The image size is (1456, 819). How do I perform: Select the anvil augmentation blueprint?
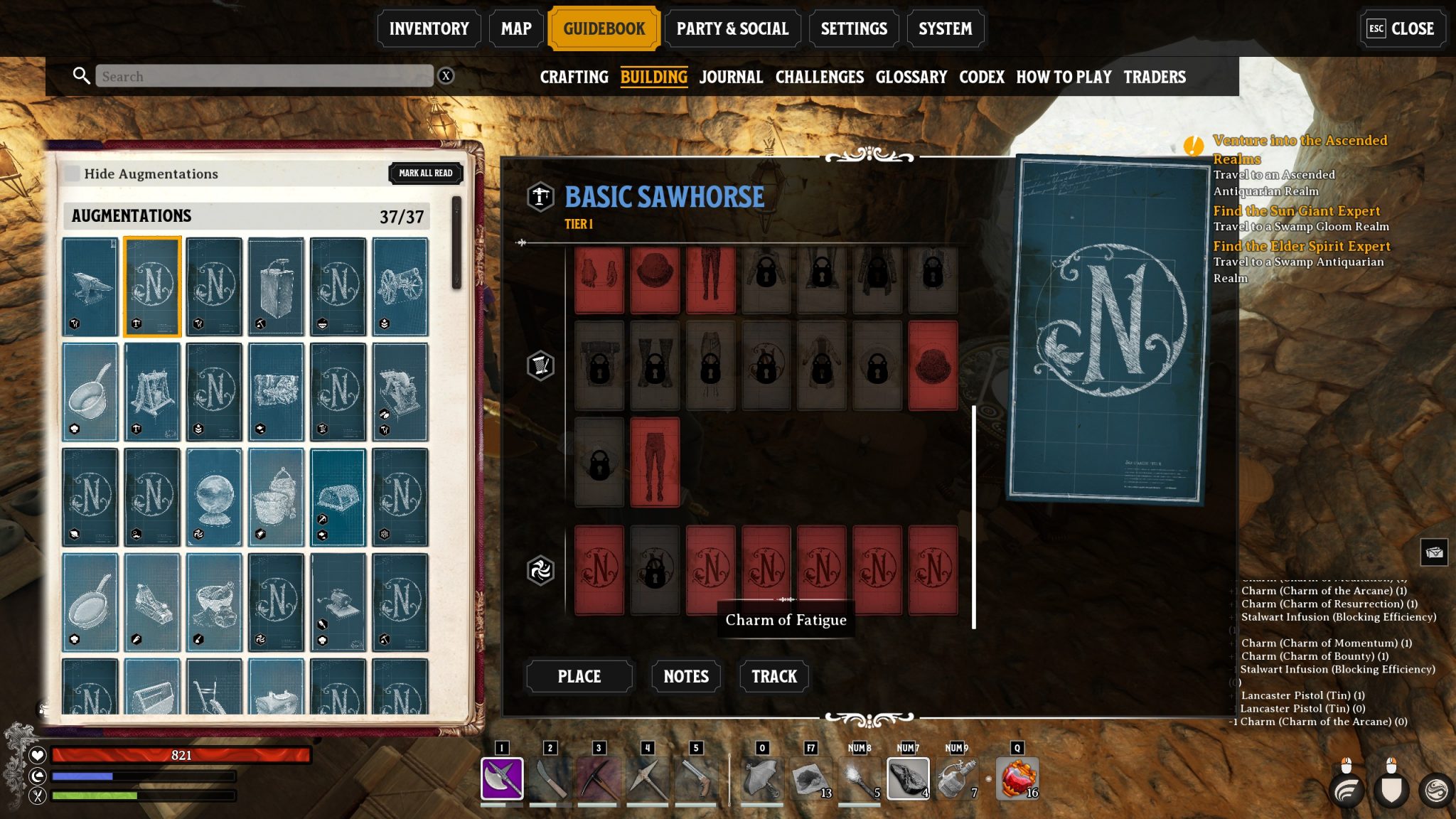coord(90,286)
